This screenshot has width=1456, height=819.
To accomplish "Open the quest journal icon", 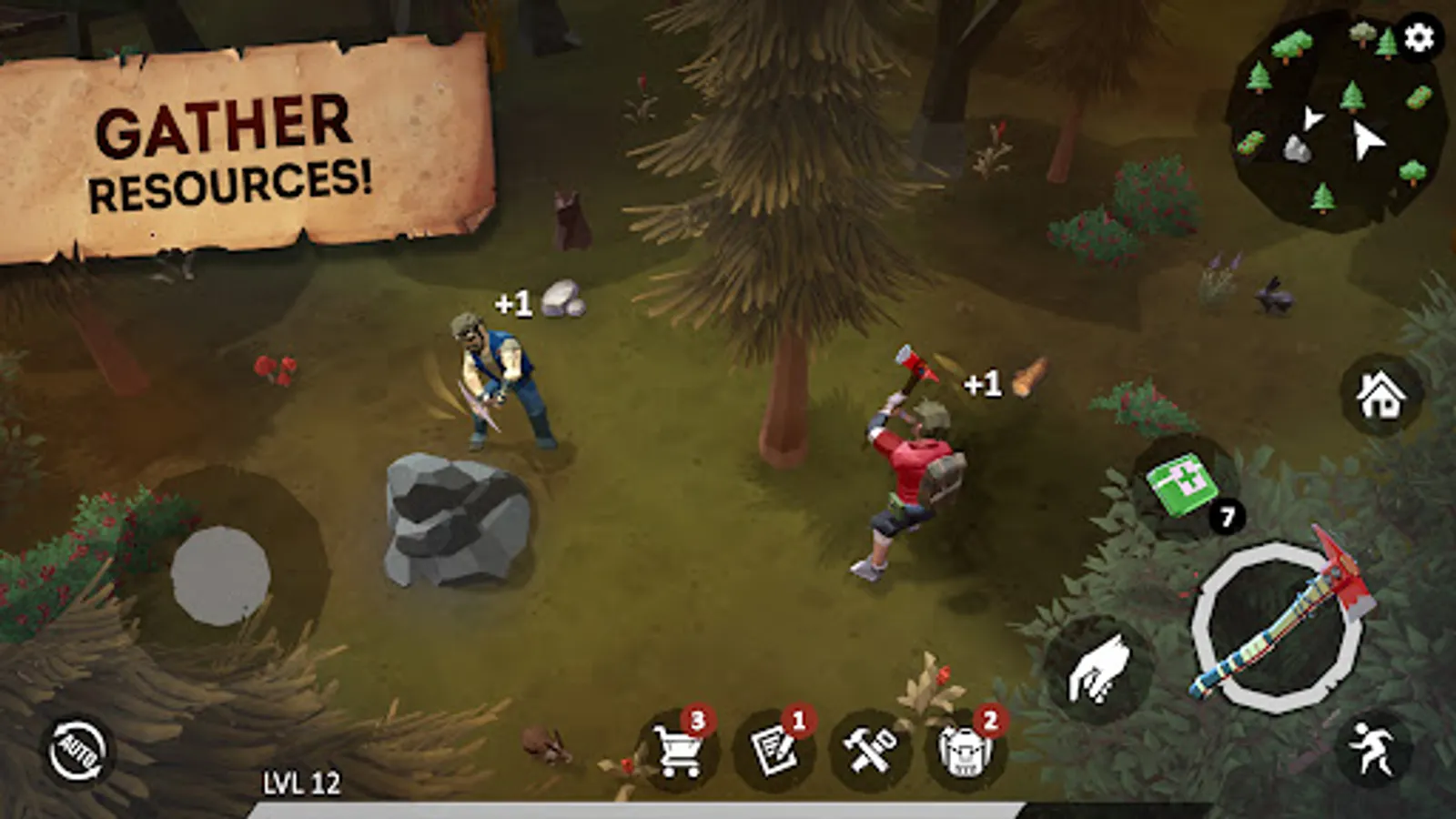I will [774, 749].
